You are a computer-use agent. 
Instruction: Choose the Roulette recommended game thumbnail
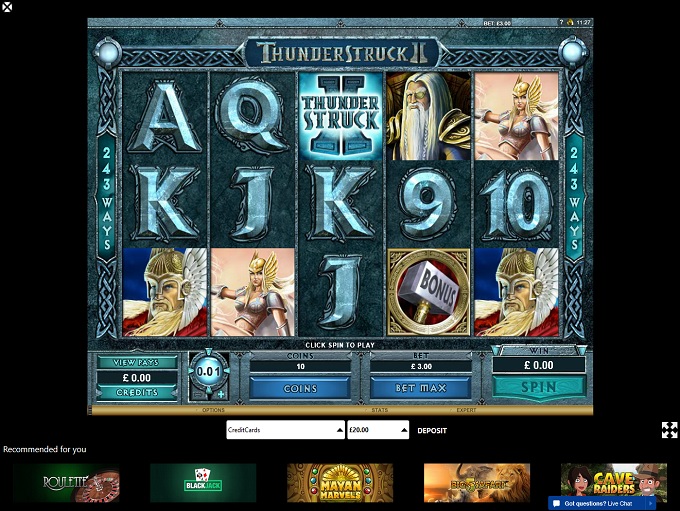coord(66,482)
